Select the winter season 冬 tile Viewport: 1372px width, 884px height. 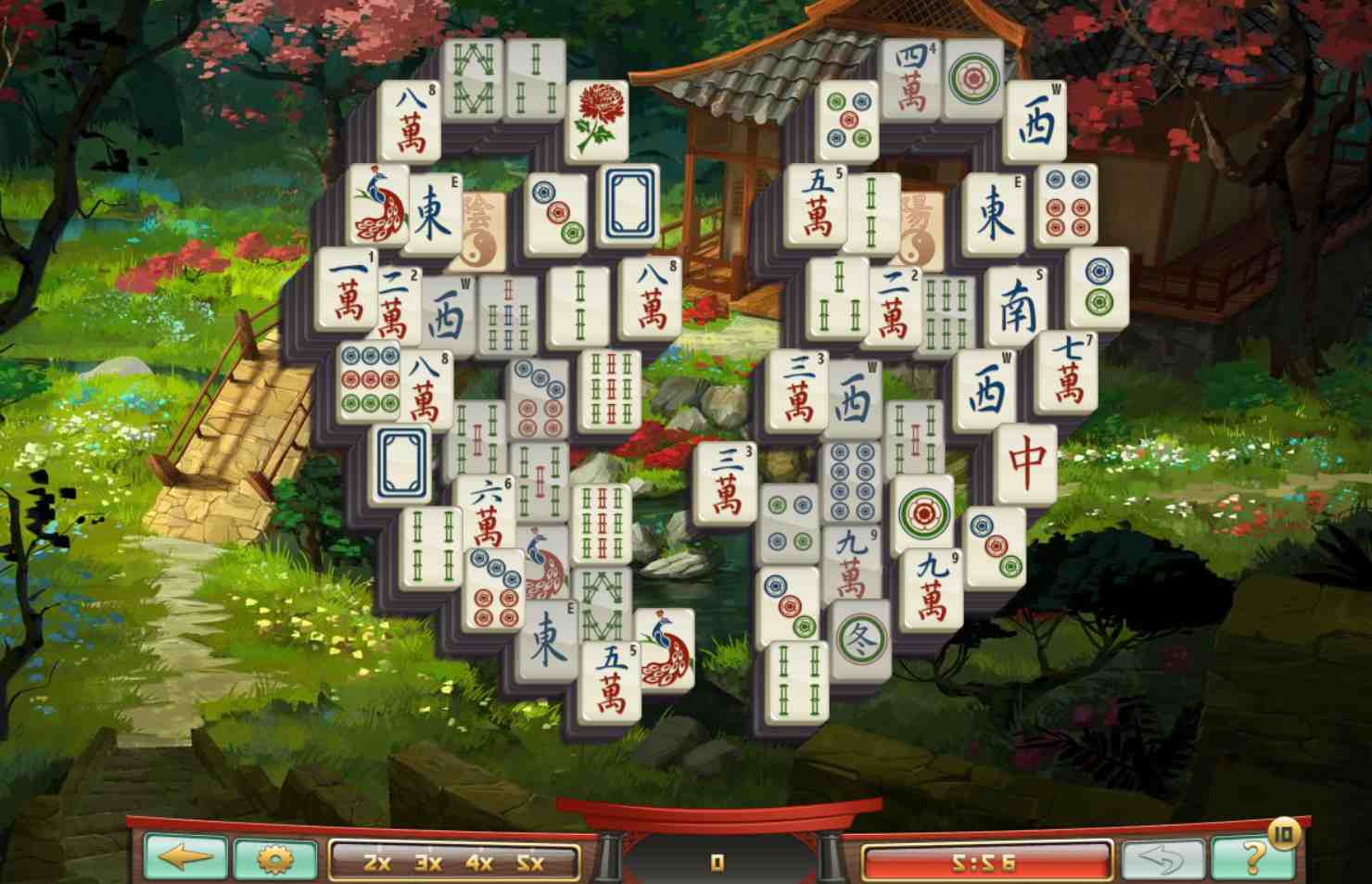(x=859, y=638)
